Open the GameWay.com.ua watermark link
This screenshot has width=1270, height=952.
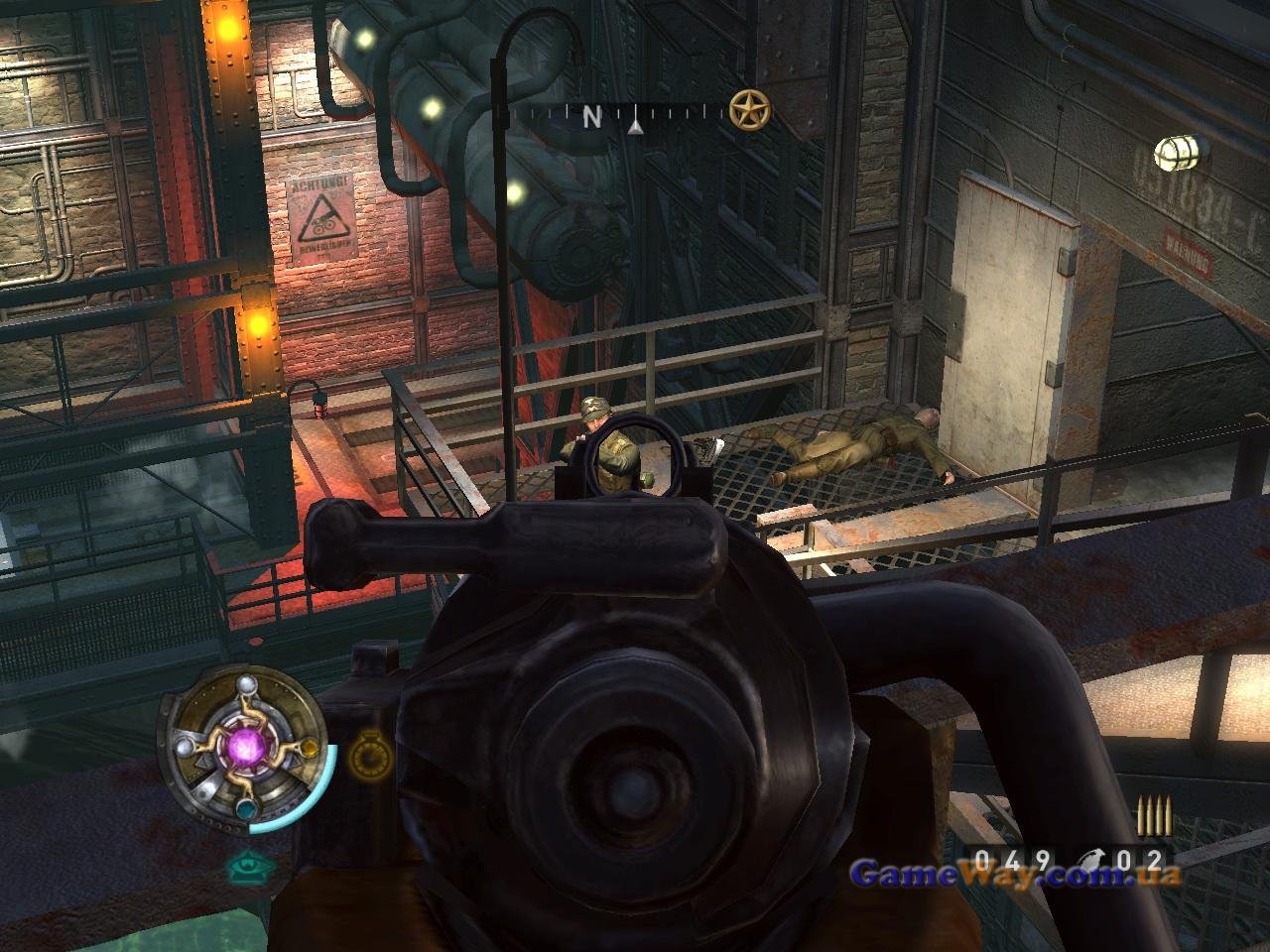click(x=1016, y=875)
